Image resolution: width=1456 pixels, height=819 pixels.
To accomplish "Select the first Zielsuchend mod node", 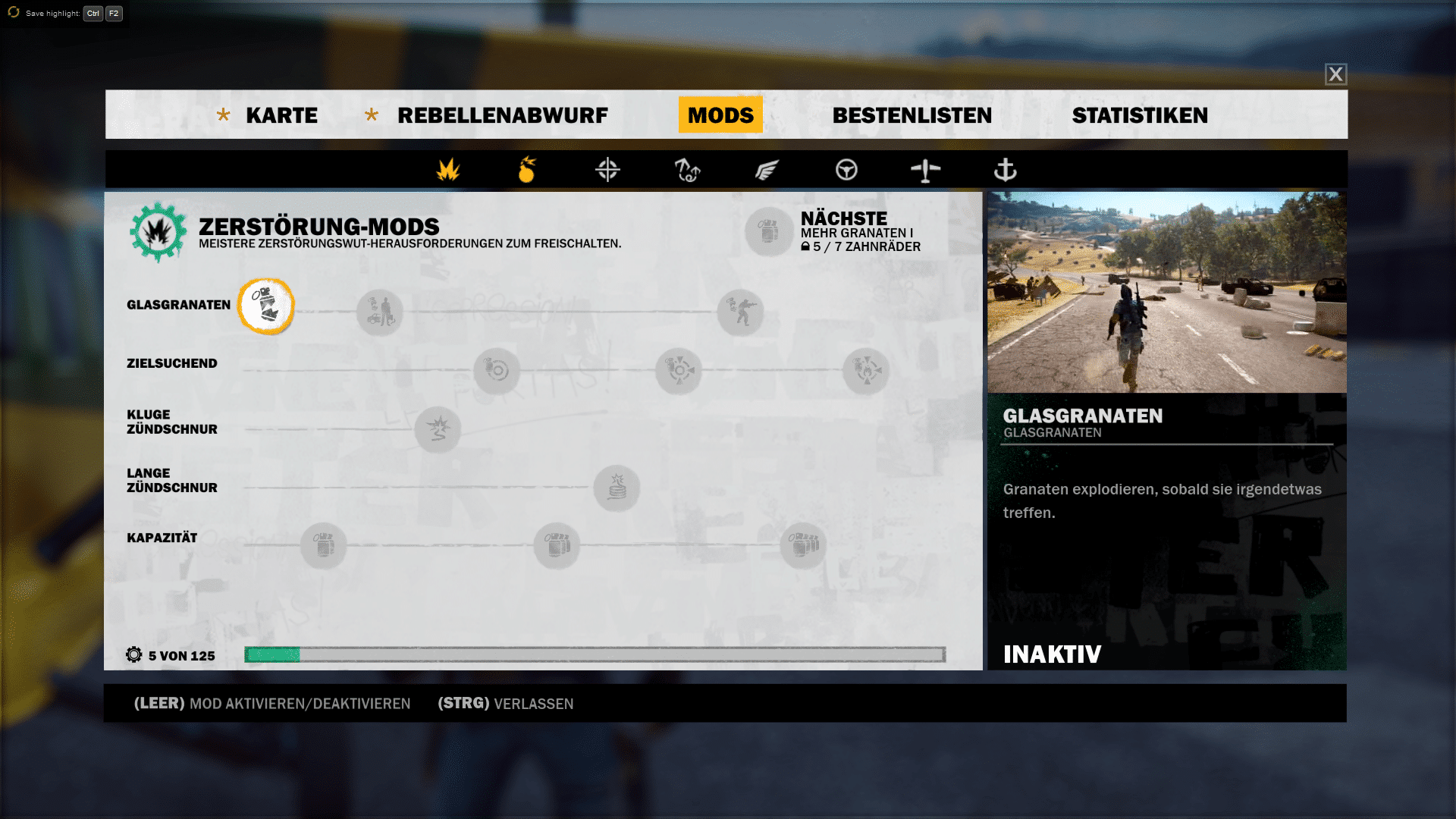I will (x=497, y=371).
